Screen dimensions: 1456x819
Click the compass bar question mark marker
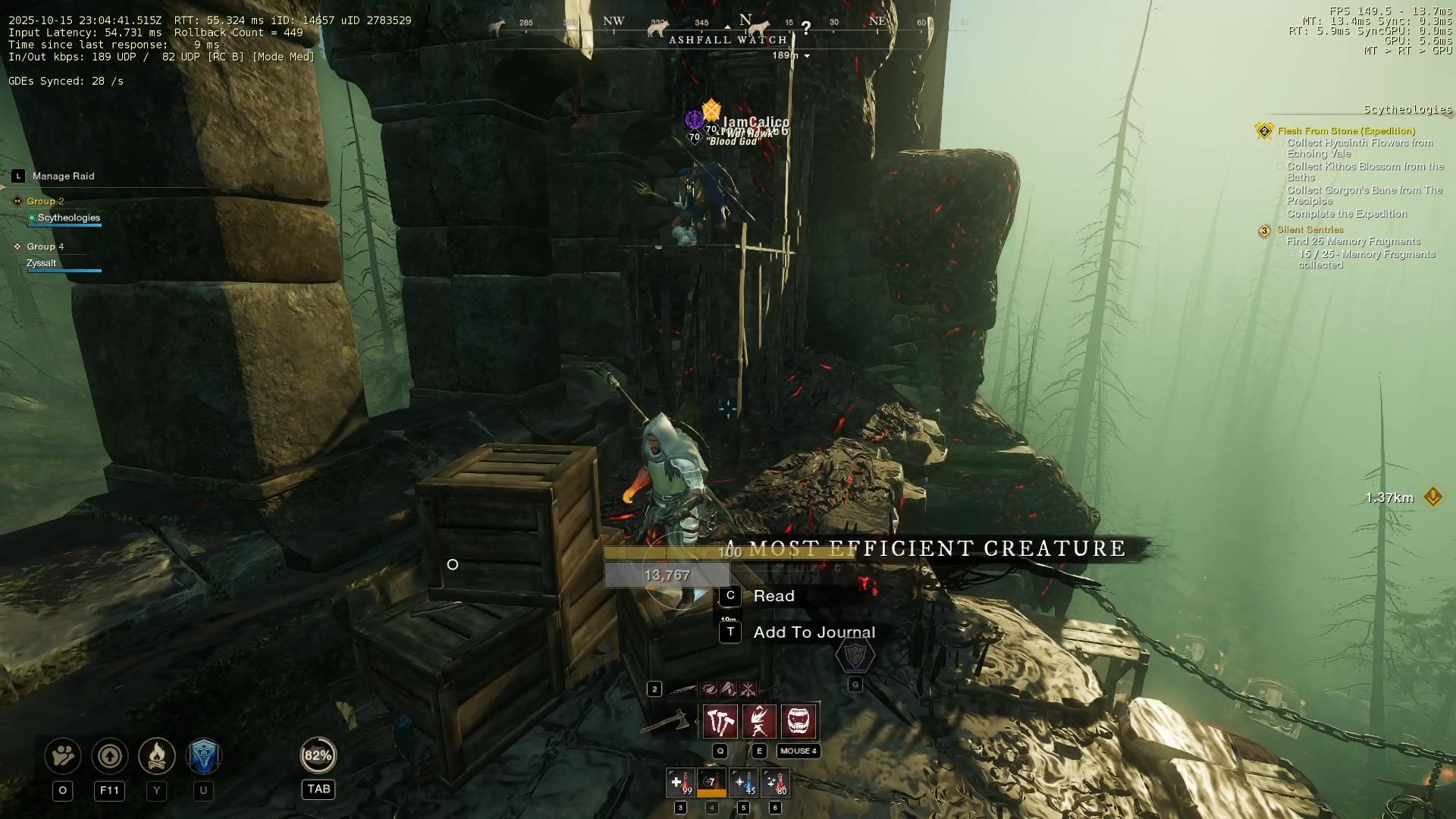(x=806, y=28)
